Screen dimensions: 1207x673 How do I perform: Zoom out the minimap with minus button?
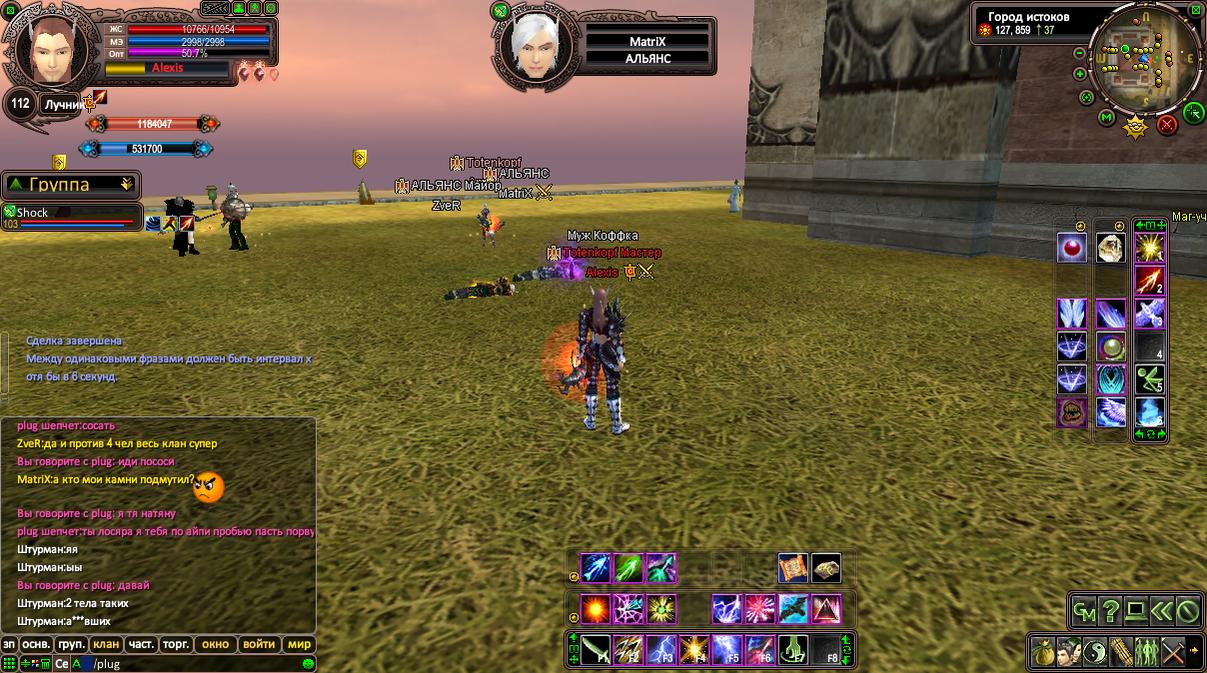(1079, 54)
